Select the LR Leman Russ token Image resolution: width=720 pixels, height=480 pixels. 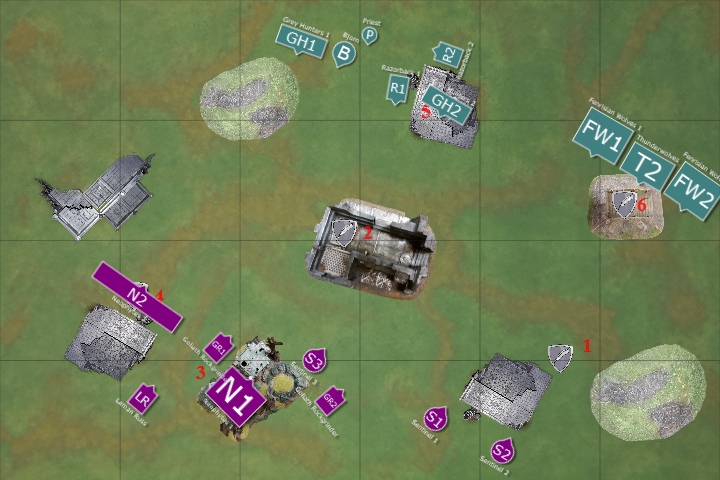coord(145,398)
